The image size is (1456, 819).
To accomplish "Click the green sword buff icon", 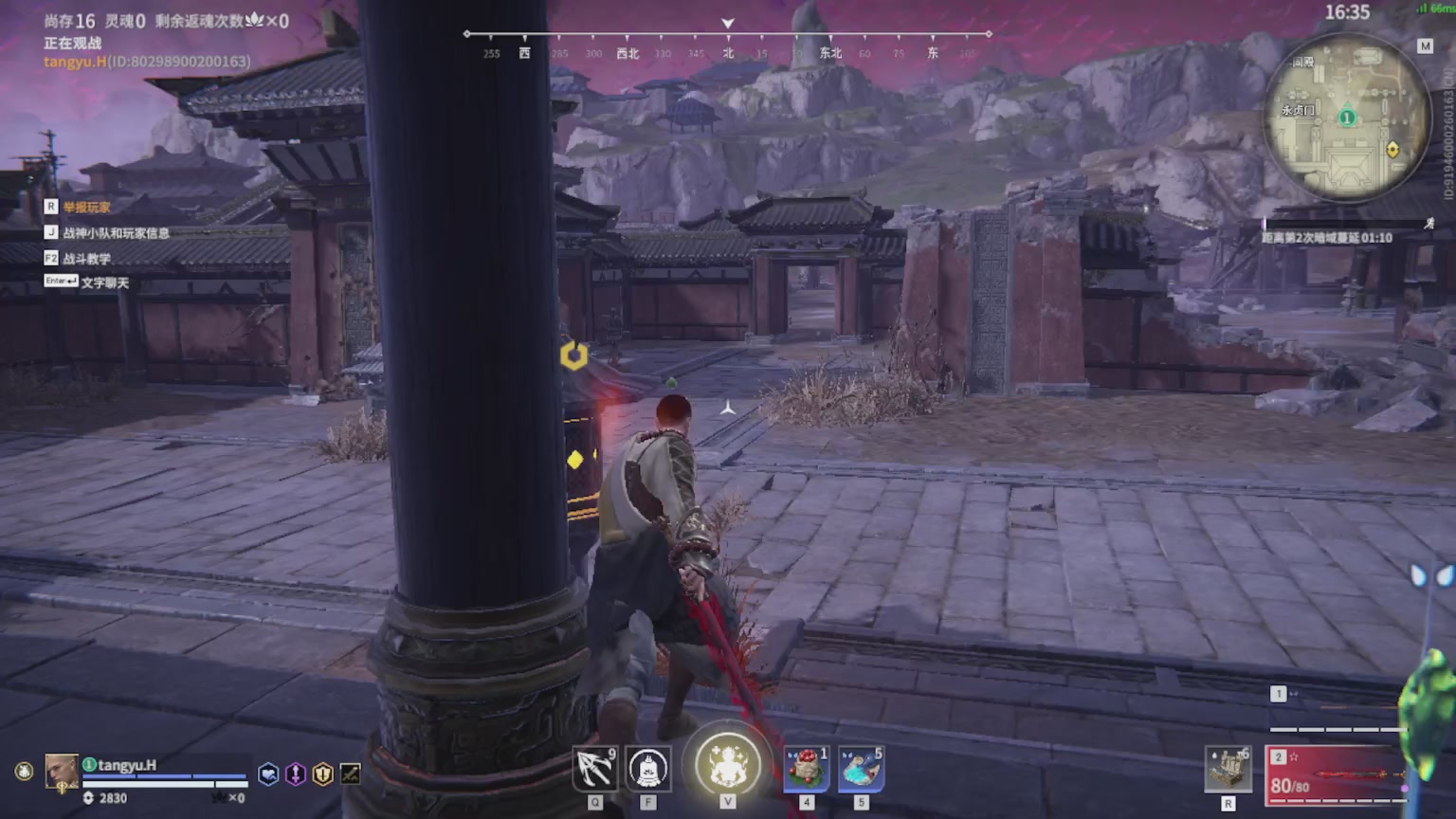I will pyautogui.click(x=350, y=774).
